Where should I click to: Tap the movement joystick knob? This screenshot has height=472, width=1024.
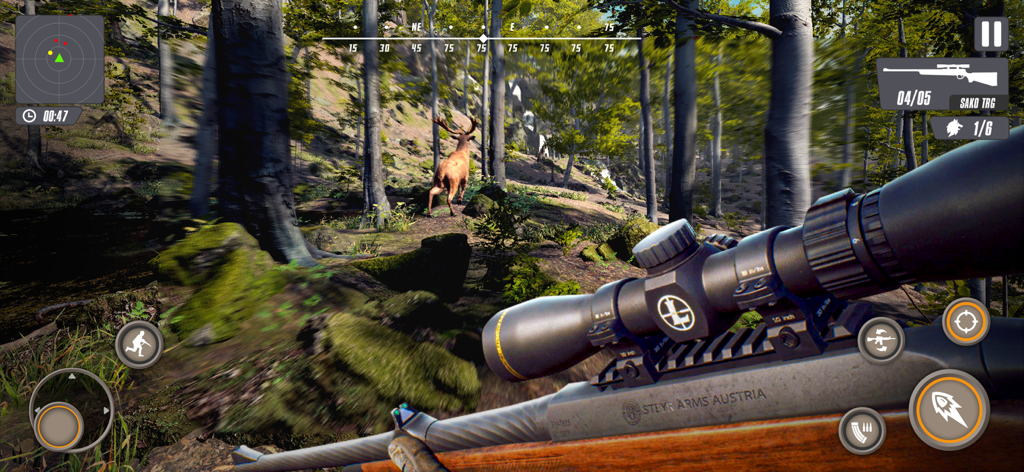pos(59,426)
